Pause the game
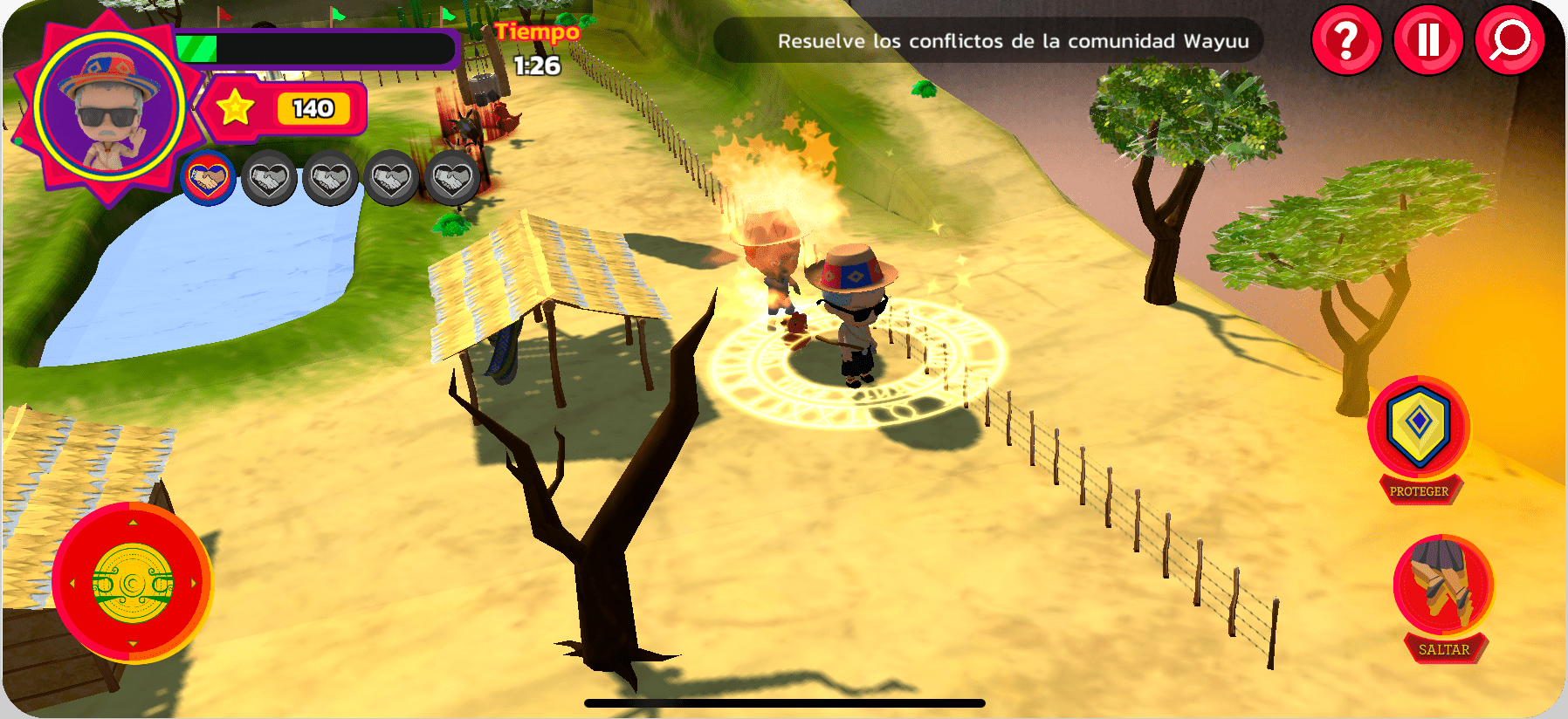 (x=1427, y=40)
